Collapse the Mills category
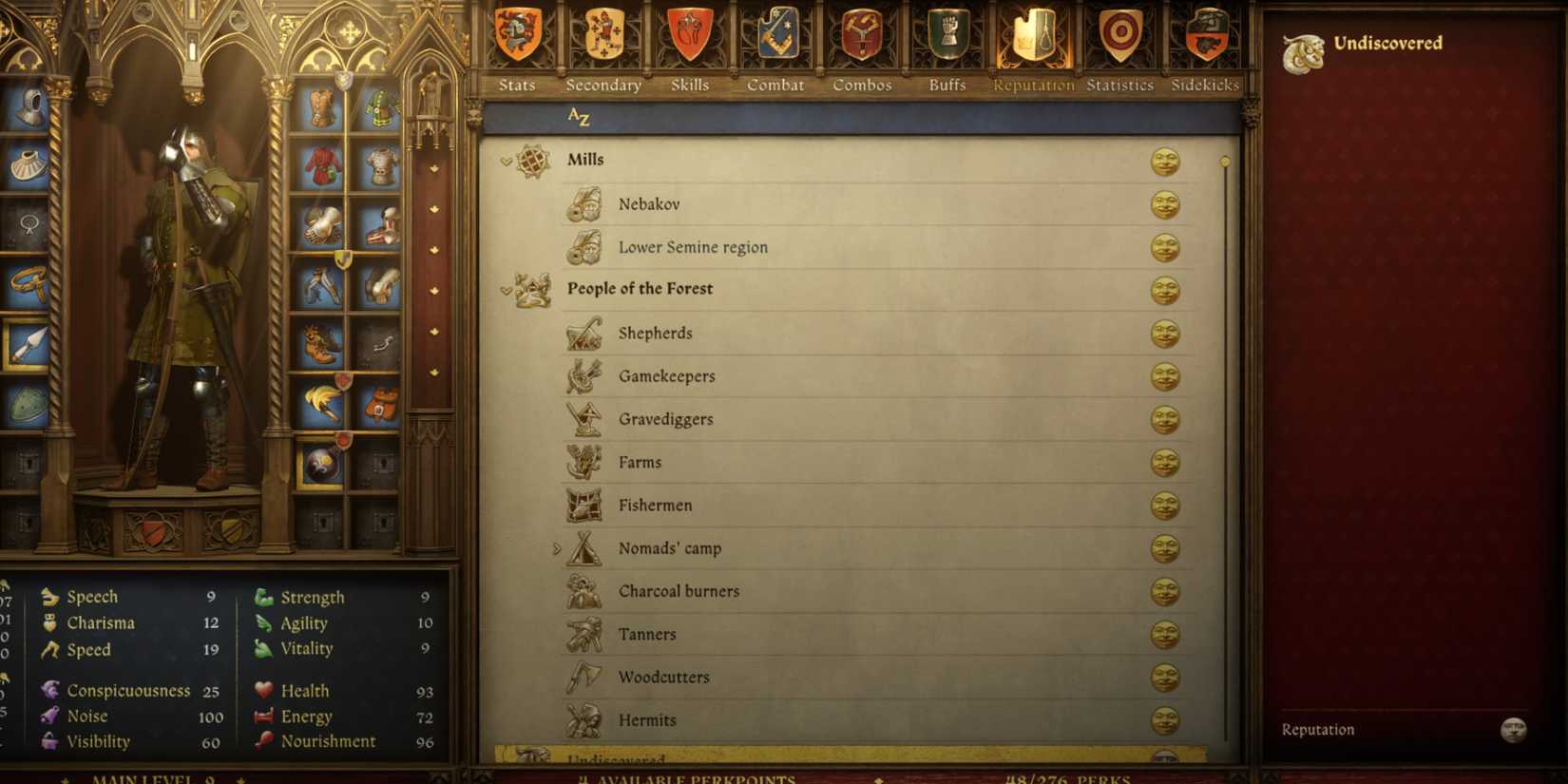 point(503,160)
